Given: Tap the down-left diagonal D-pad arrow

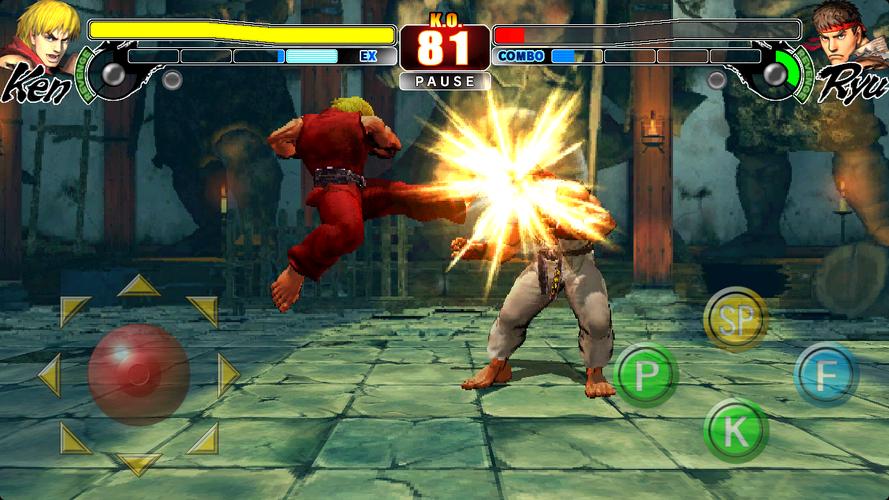Looking at the screenshot, I should 73,438.
